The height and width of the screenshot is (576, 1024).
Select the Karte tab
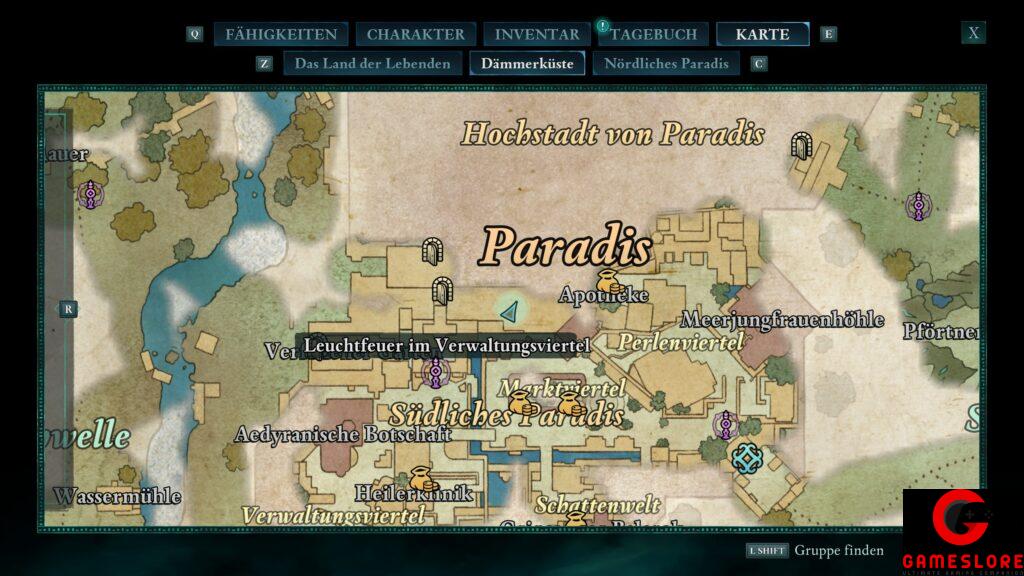pyautogui.click(x=762, y=34)
